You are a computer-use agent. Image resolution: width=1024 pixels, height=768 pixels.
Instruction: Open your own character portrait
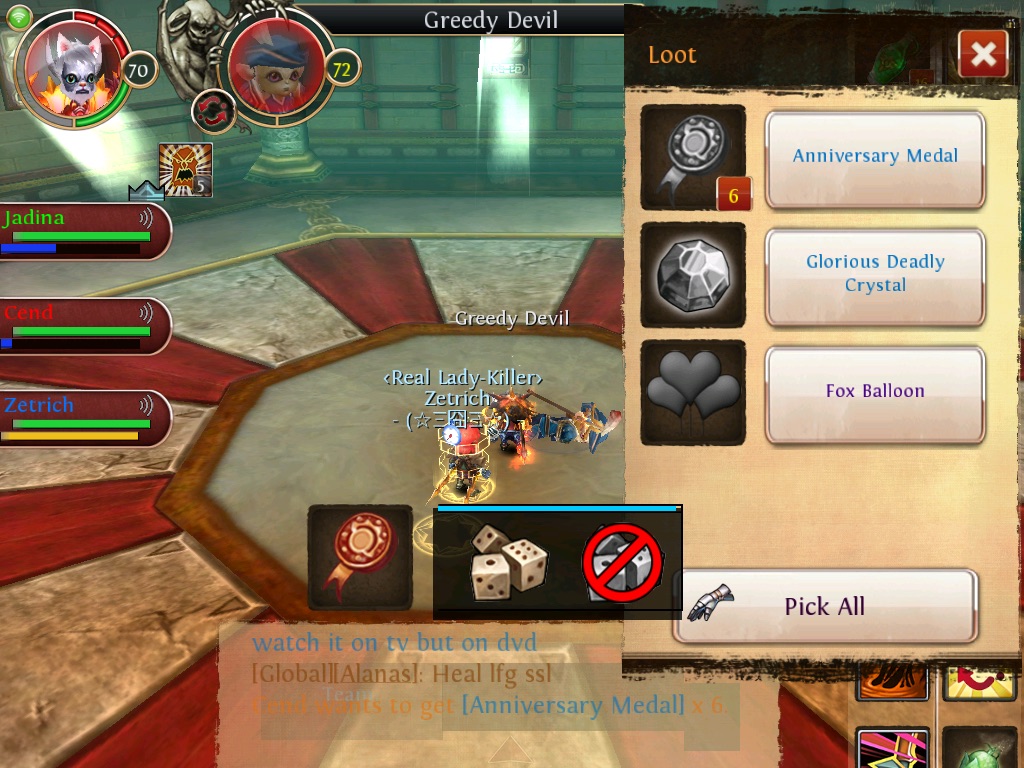(x=72, y=68)
